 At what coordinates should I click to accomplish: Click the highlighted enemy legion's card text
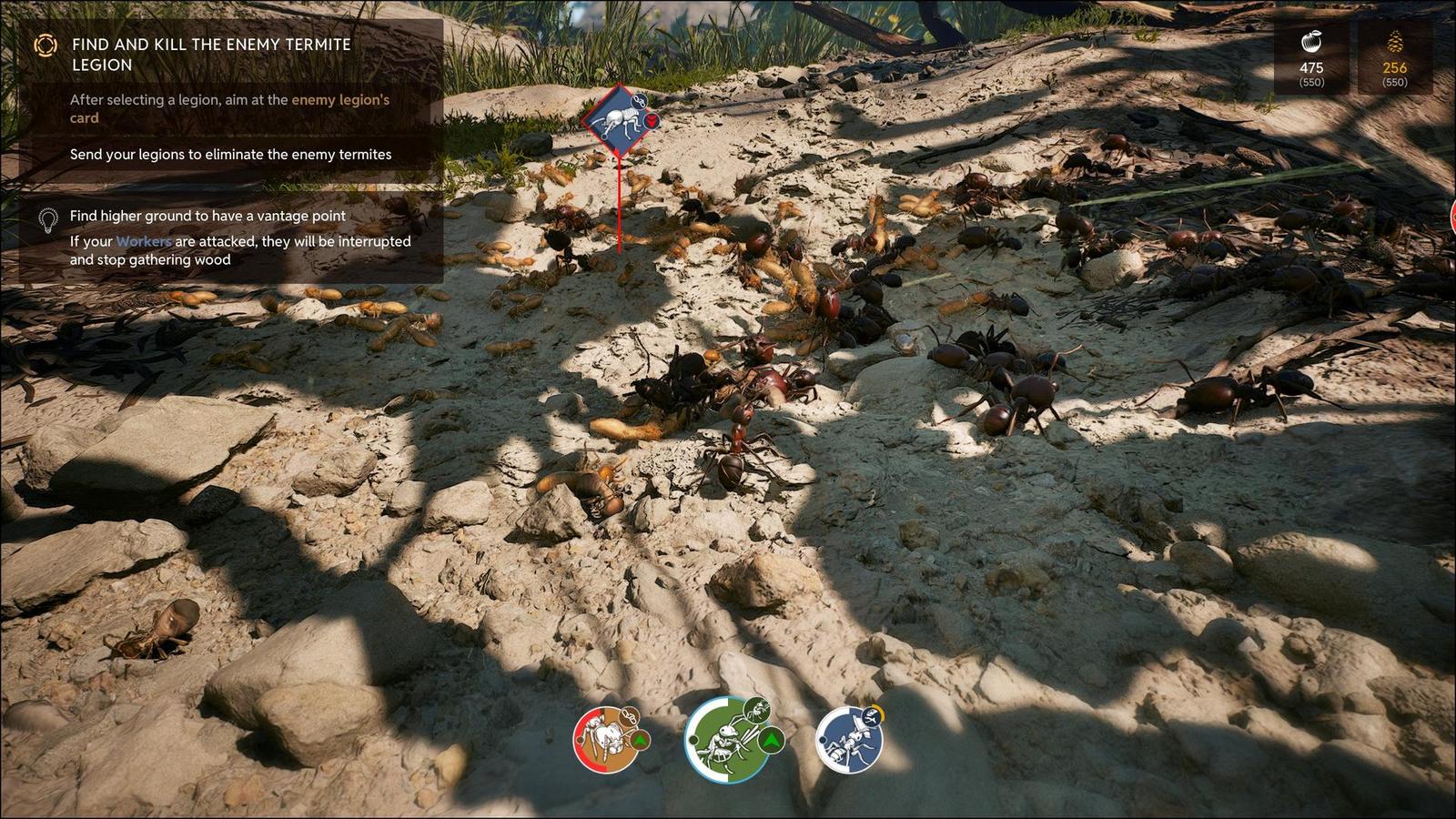point(339,100)
